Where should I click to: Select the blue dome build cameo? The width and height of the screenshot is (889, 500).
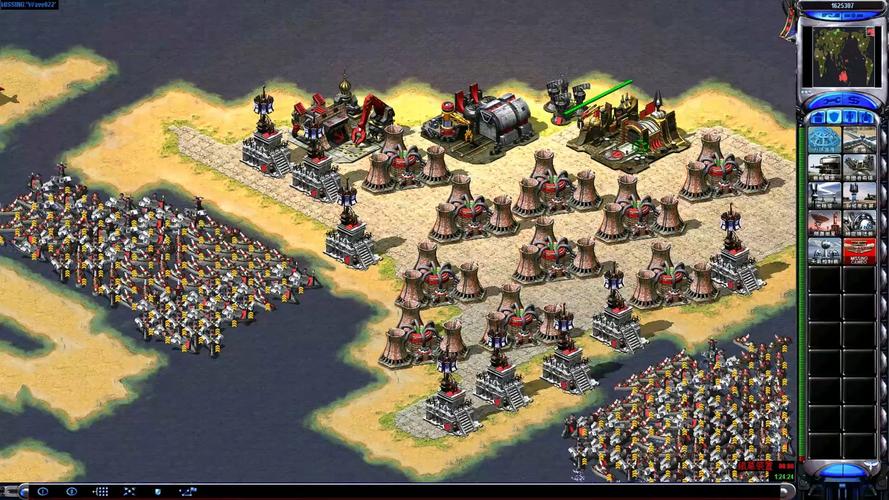tap(823, 139)
